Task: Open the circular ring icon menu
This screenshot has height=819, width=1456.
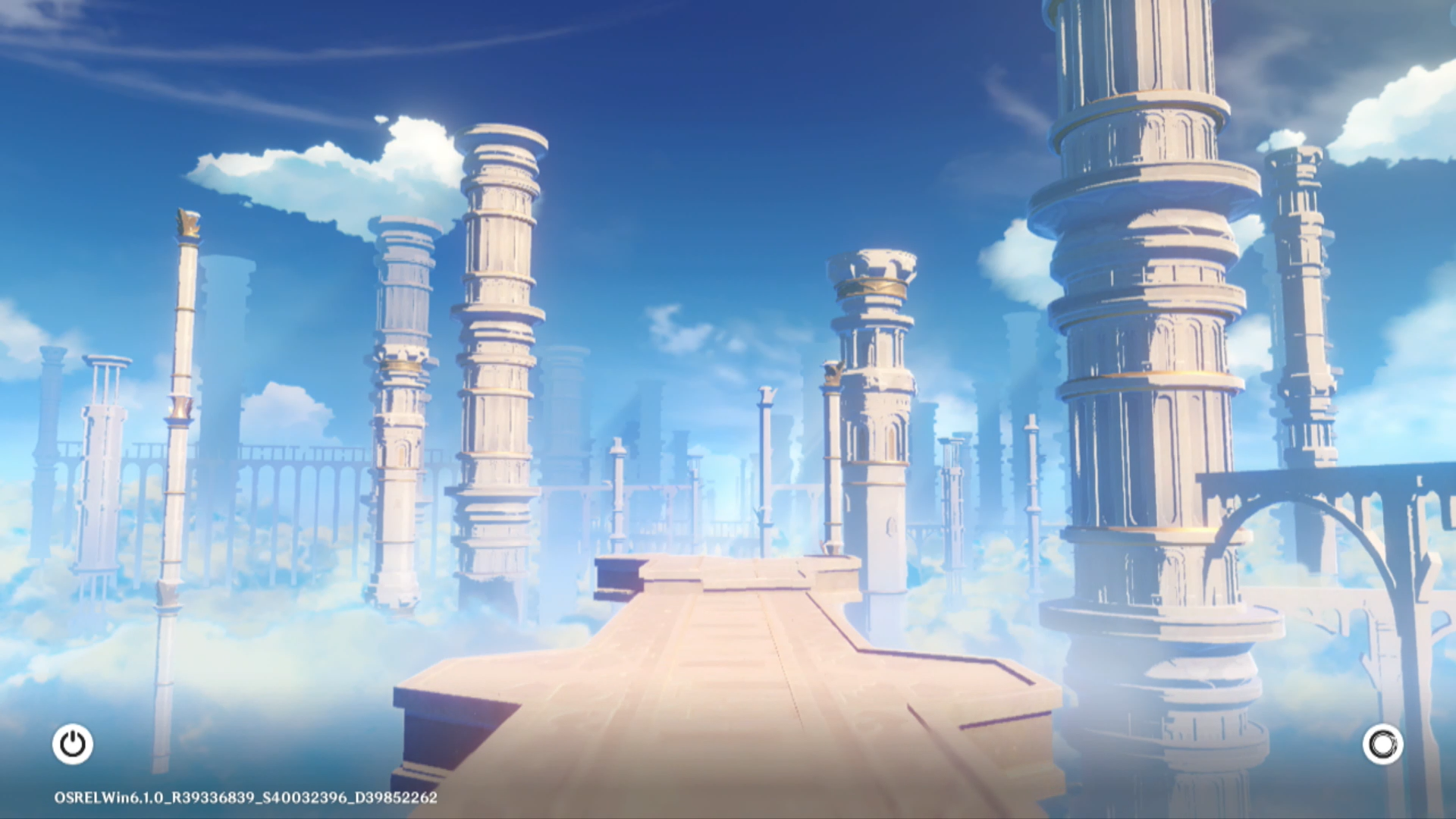Action: (1382, 744)
